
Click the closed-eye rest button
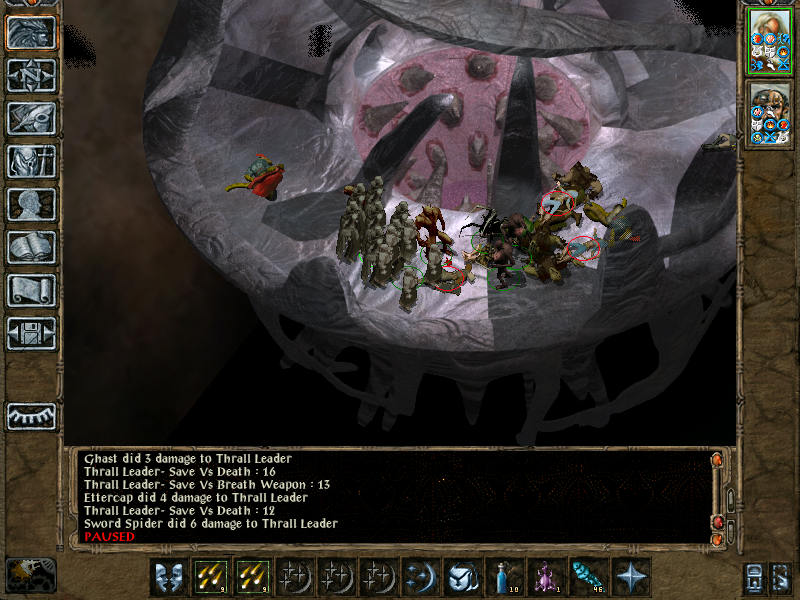click(31, 415)
